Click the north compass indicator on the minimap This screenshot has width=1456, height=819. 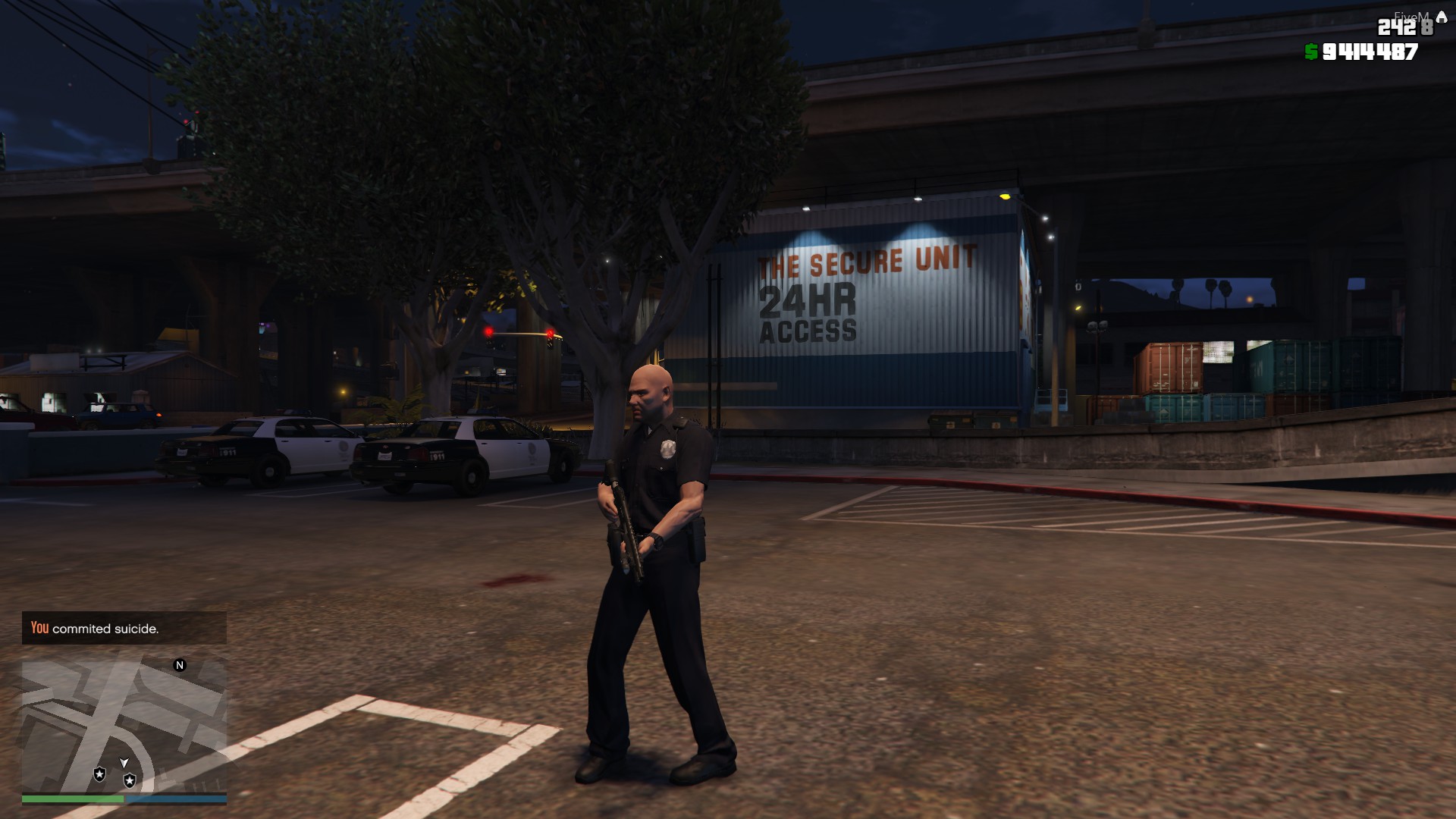tap(179, 664)
